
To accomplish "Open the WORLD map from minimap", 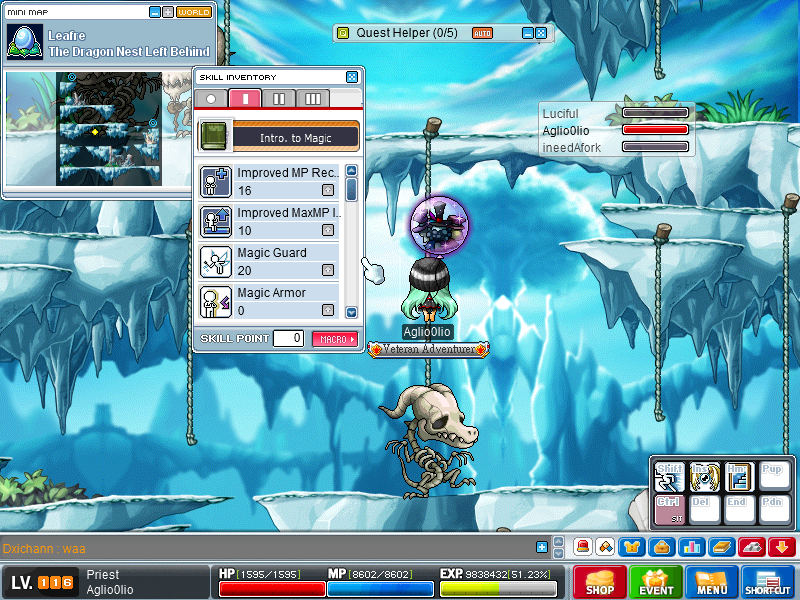I will pos(194,13).
